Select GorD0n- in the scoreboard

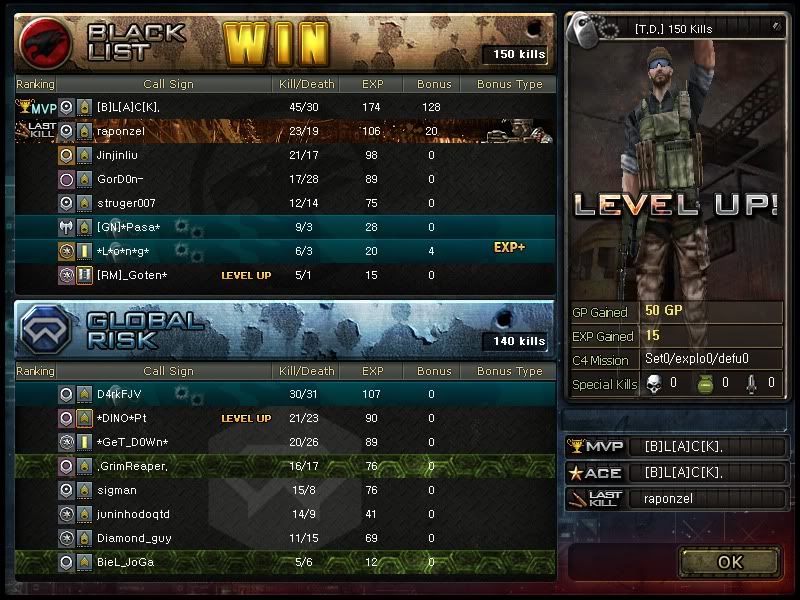(285, 179)
